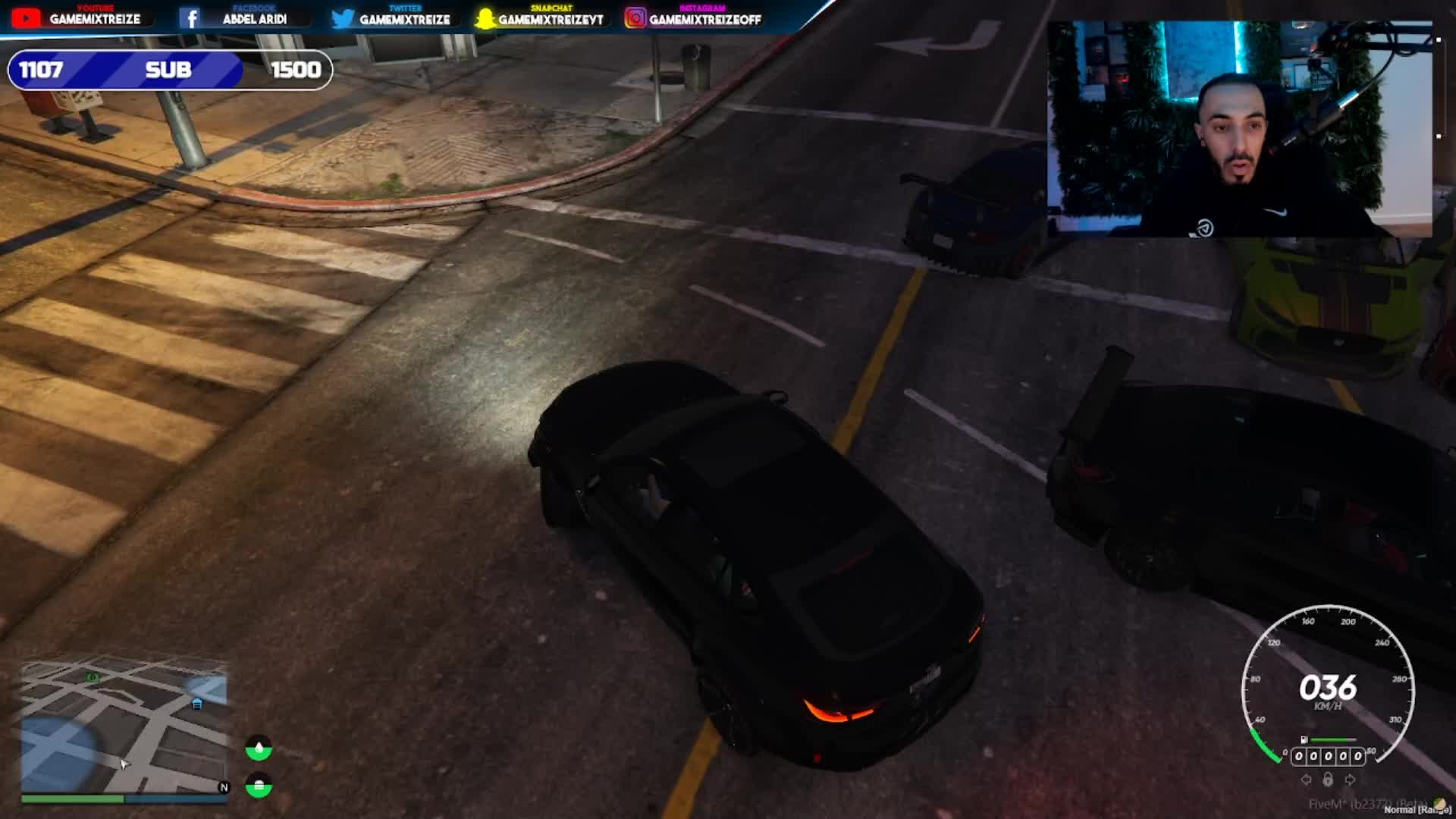The width and height of the screenshot is (1456, 819).
Task: Select the blue garage marker on the minimap
Action: click(x=197, y=704)
